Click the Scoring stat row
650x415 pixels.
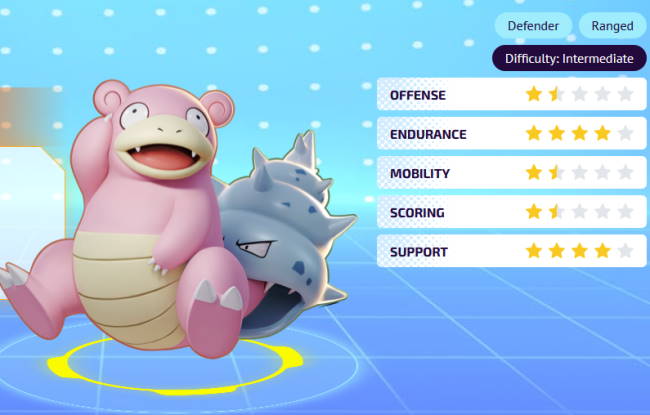click(x=510, y=212)
